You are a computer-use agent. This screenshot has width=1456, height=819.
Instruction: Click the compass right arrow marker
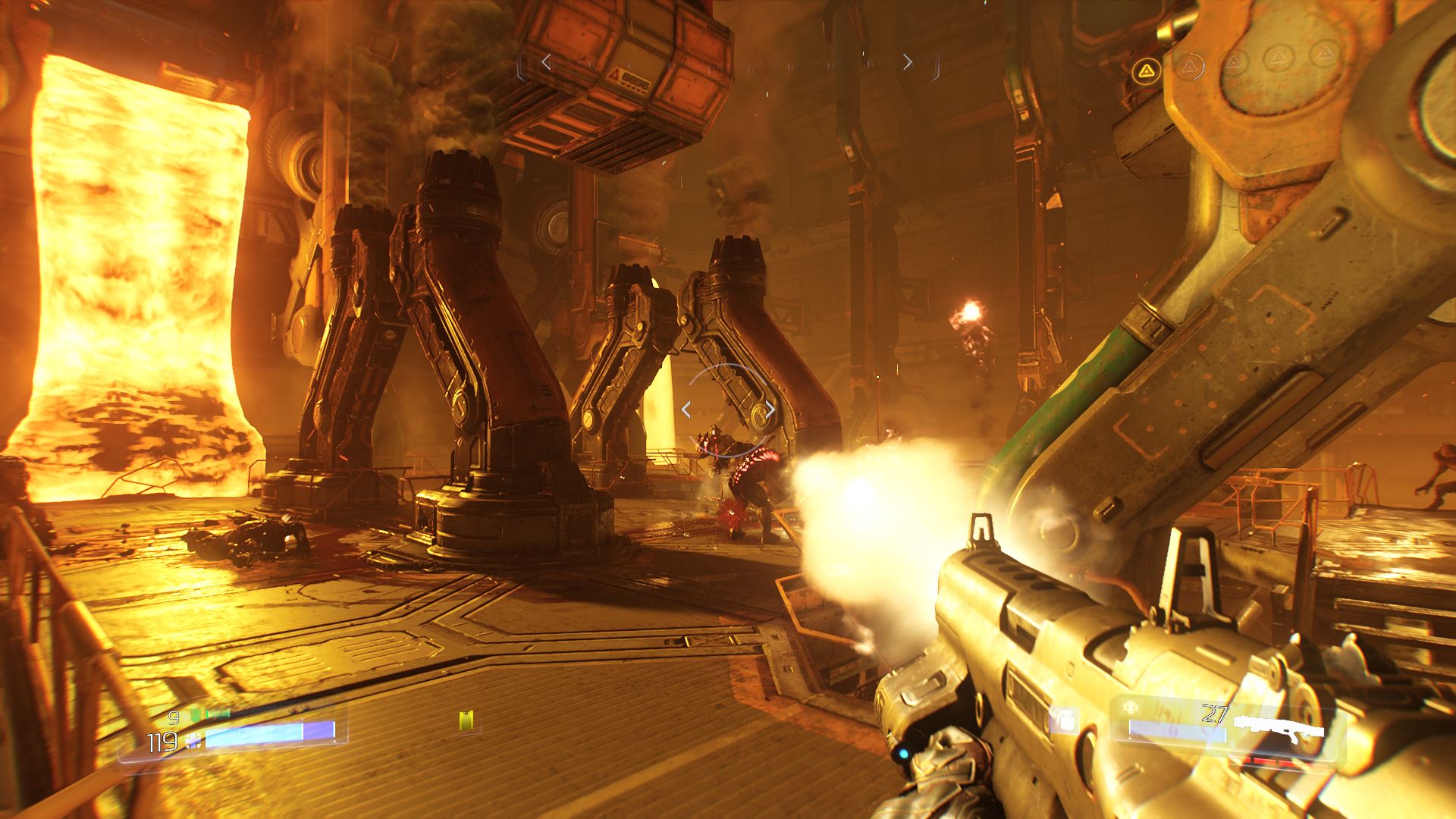click(908, 62)
